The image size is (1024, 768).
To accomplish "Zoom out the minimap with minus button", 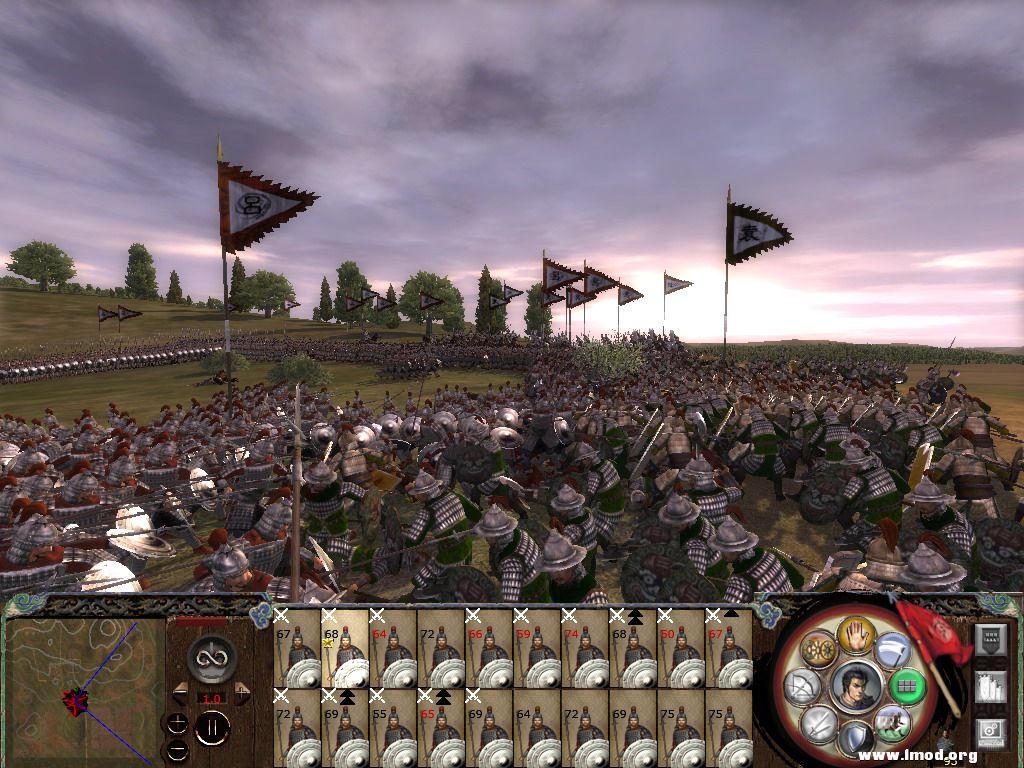I will (176, 748).
